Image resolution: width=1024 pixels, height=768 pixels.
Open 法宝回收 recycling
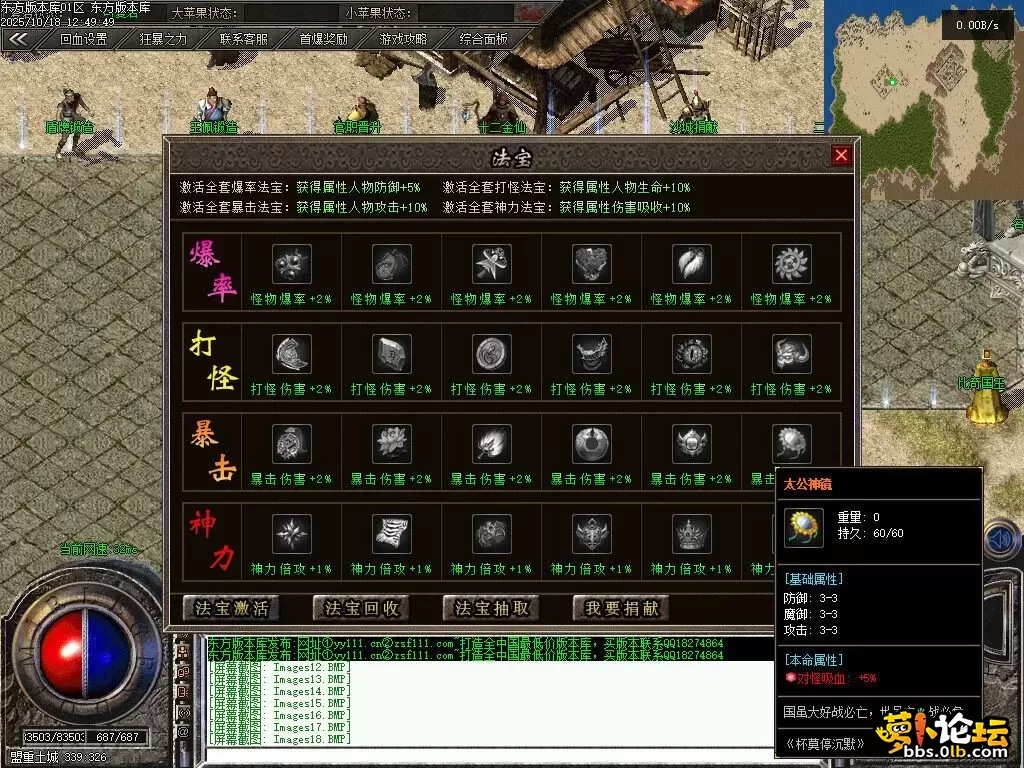click(x=361, y=608)
